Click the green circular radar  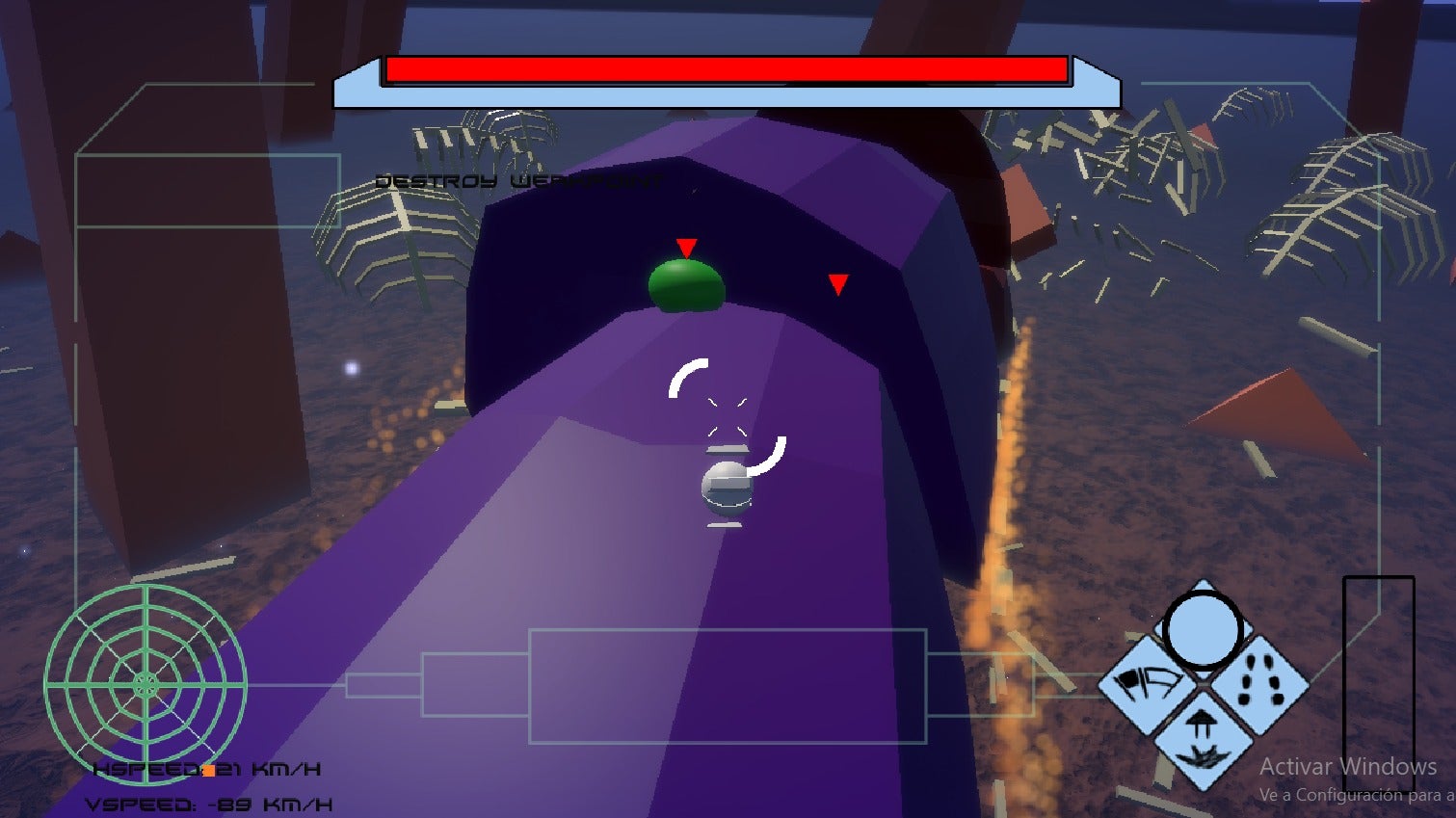[x=146, y=685]
